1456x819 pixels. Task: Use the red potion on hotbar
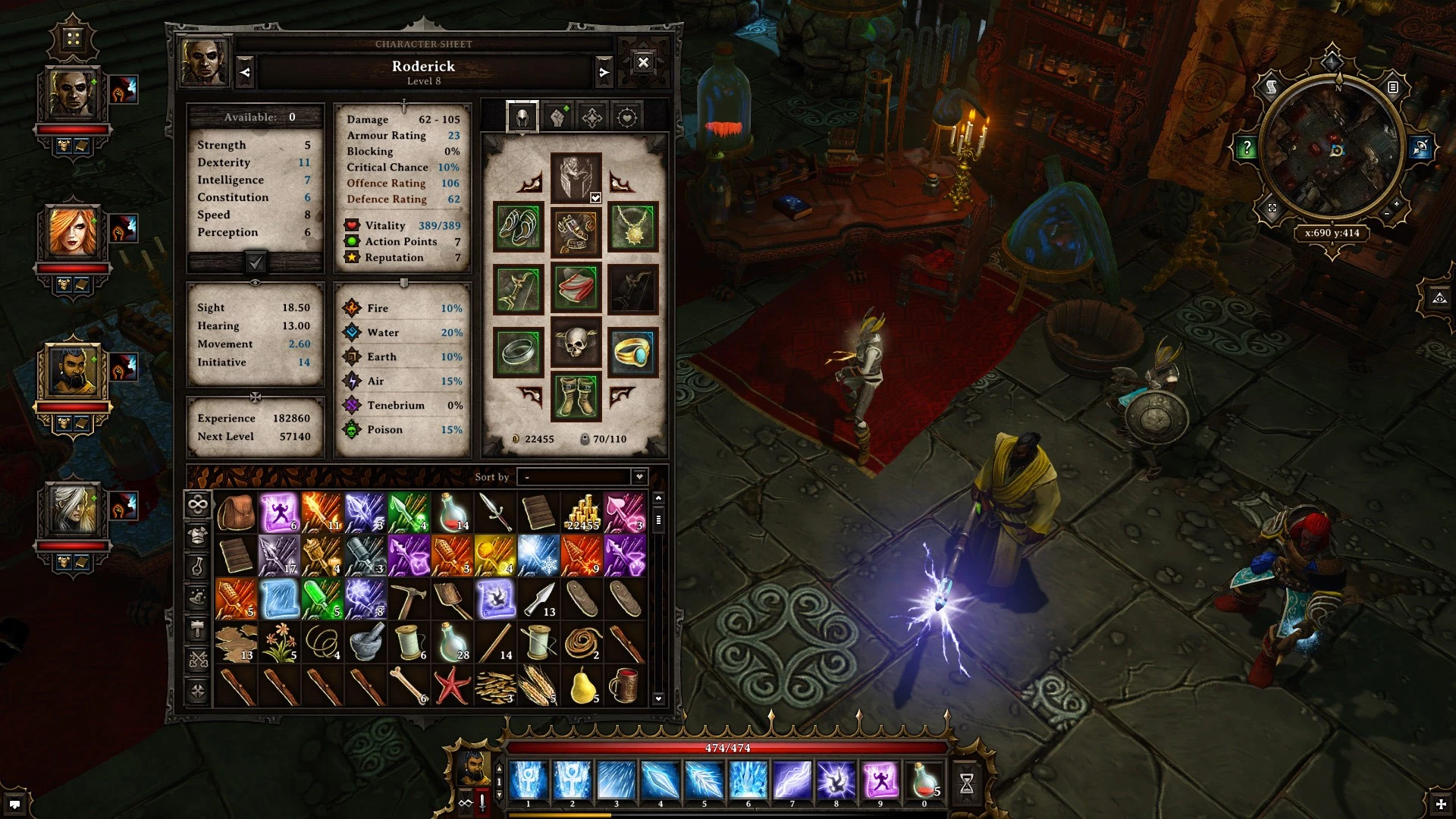924,781
